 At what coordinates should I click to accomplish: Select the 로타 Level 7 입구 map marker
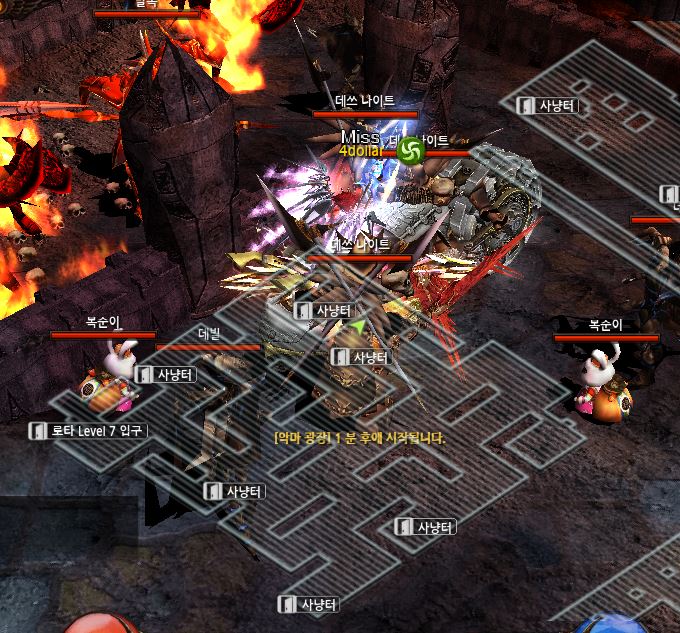(89, 431)
